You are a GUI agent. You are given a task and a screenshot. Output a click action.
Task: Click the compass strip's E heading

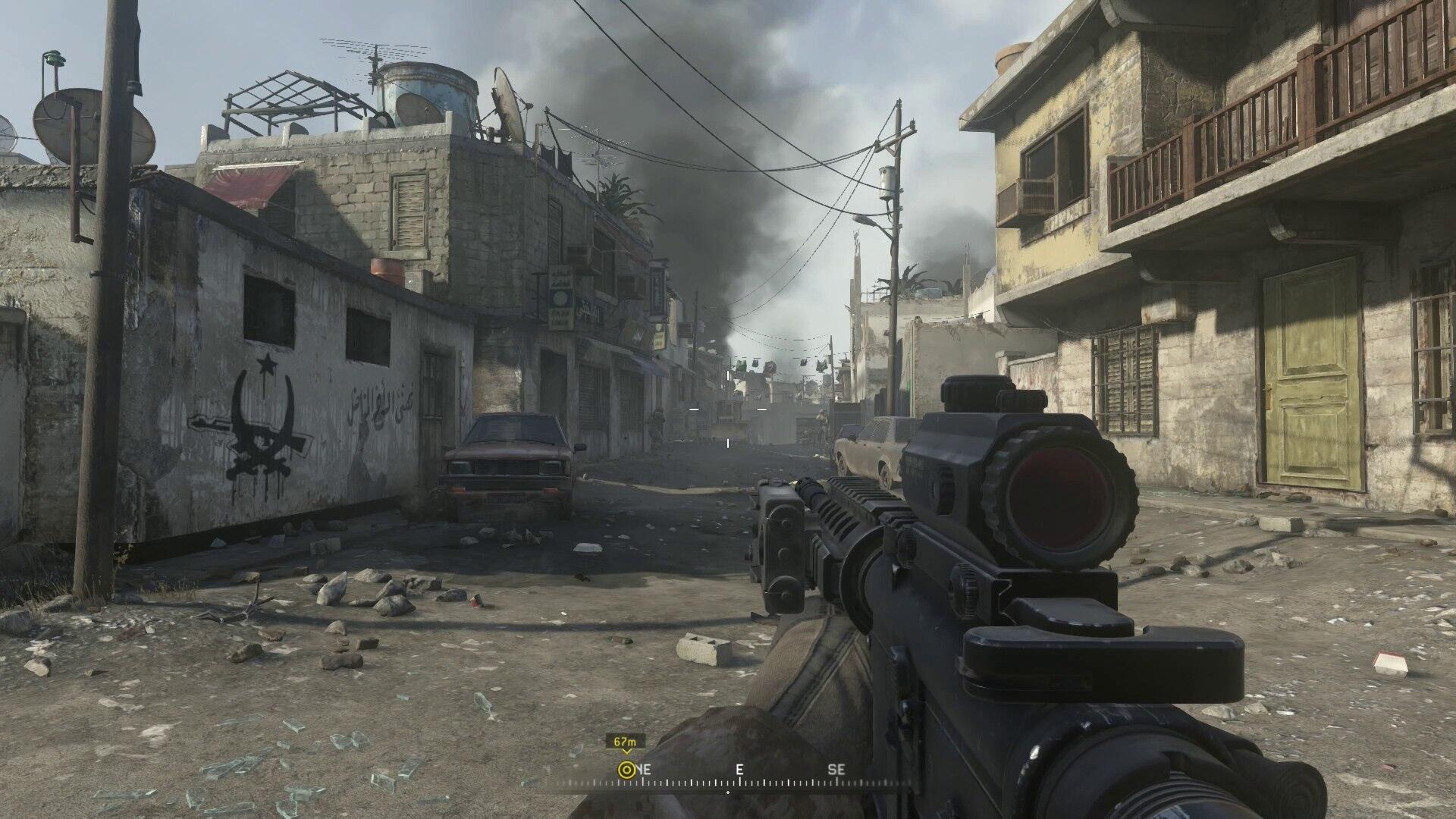pyautogui.click(x=739, y=770)
